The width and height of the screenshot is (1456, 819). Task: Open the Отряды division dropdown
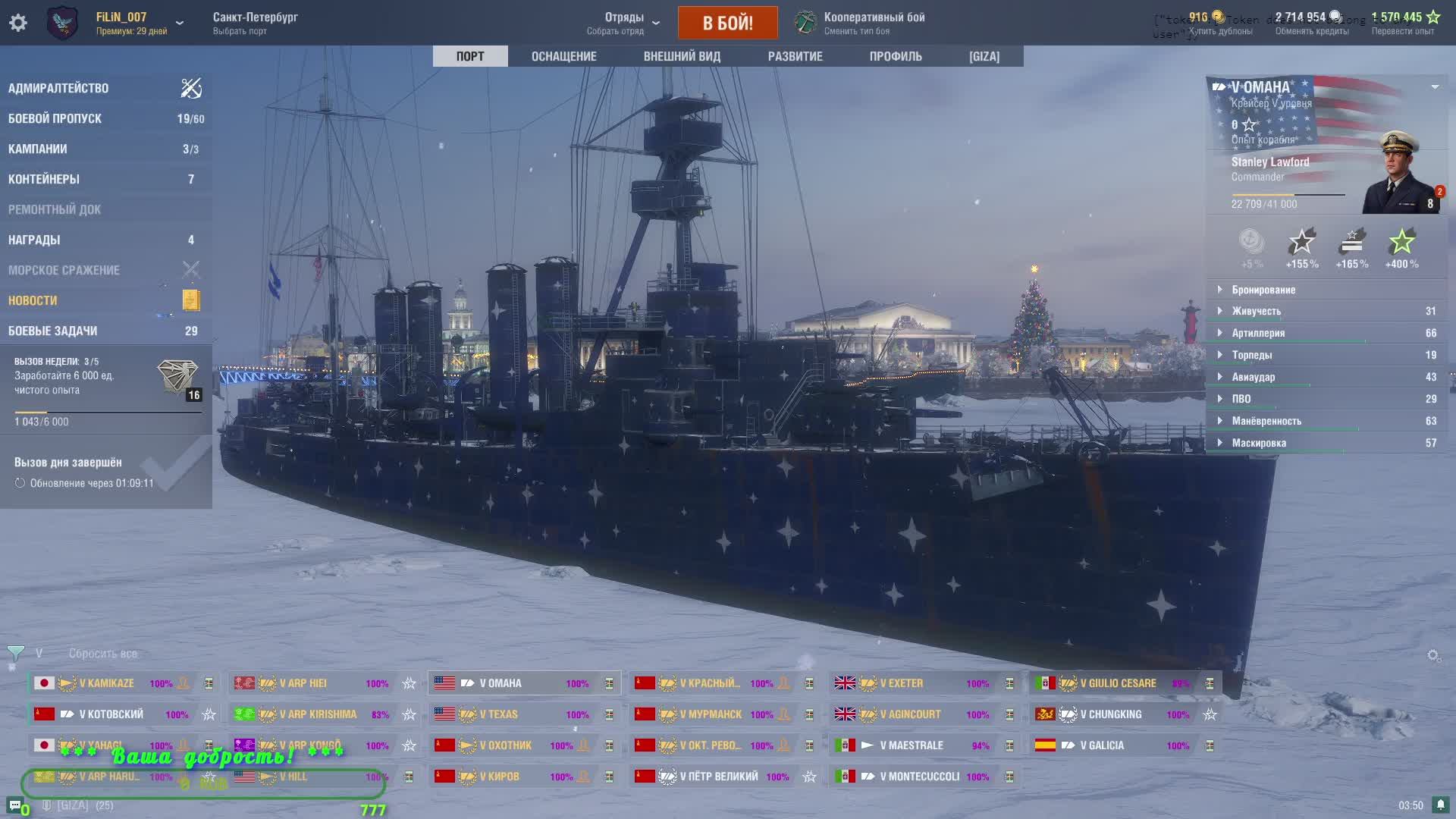[624, 23]
